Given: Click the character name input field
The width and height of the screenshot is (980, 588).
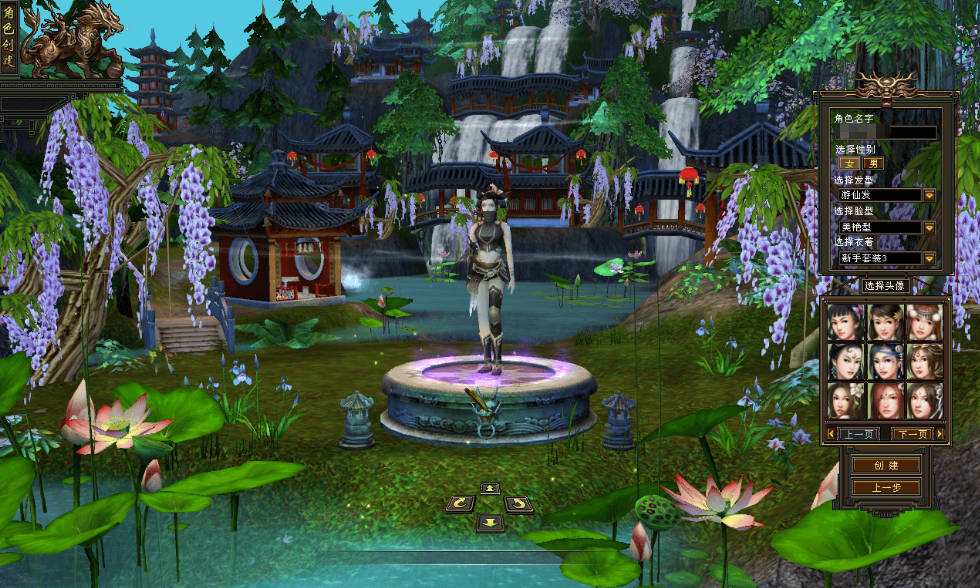Looking at the screenshot, I should (886, 132).
